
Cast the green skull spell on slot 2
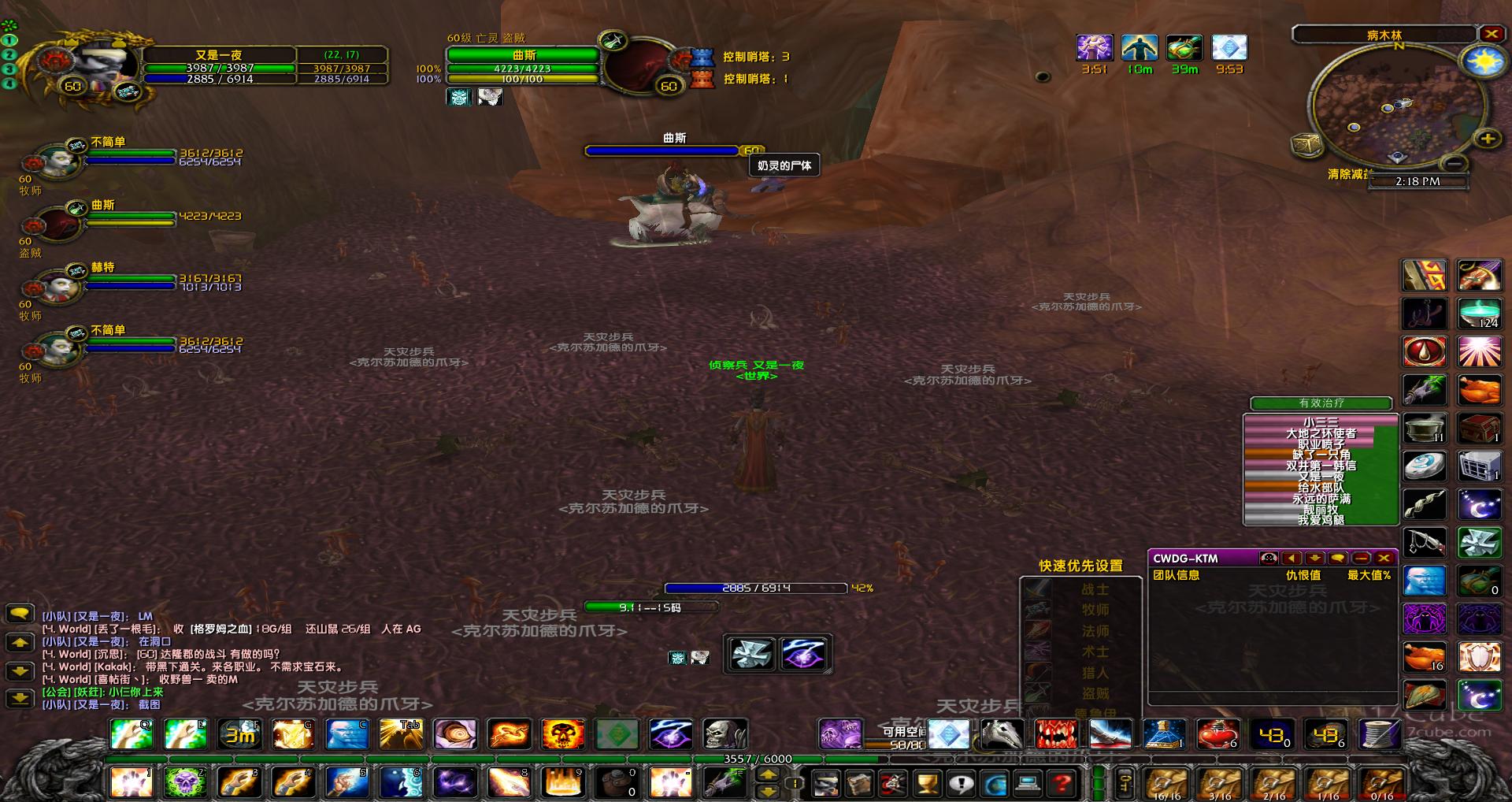pos(185,782)
